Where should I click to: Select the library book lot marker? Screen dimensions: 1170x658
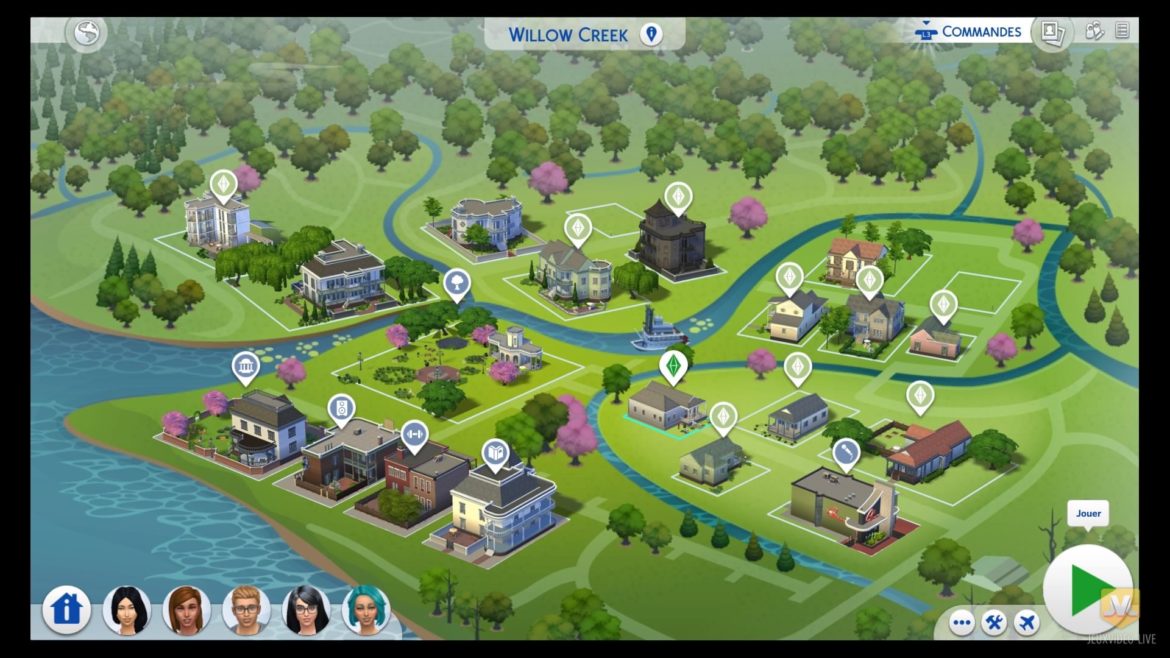(x=495, y=455)
